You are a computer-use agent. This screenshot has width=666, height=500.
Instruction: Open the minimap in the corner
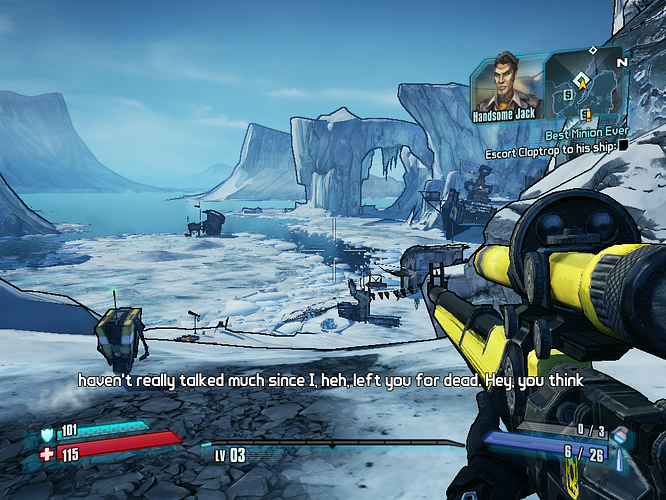click(x=584, y=82)
